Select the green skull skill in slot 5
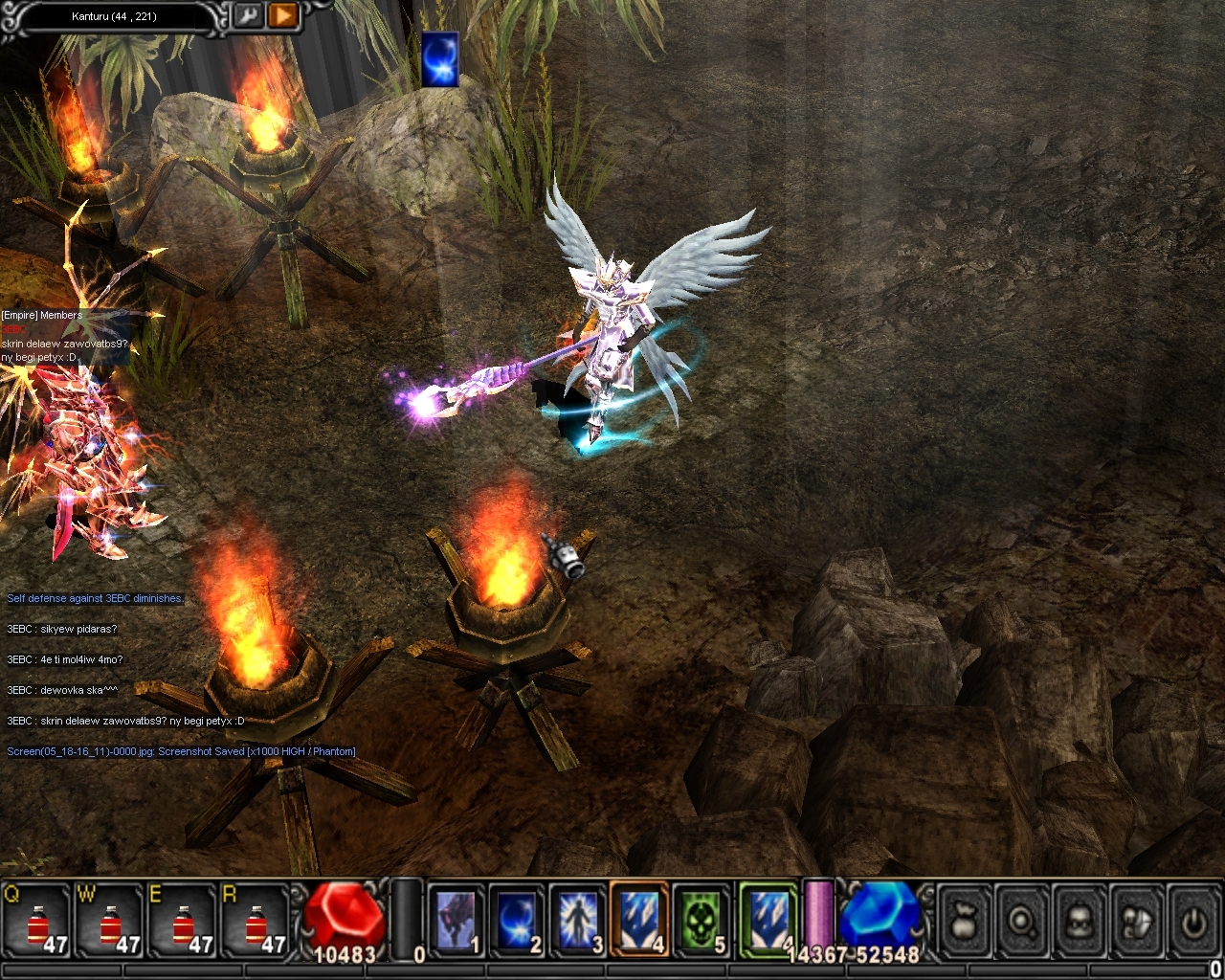Viewport: 1225px width, 980px height. 702,921
